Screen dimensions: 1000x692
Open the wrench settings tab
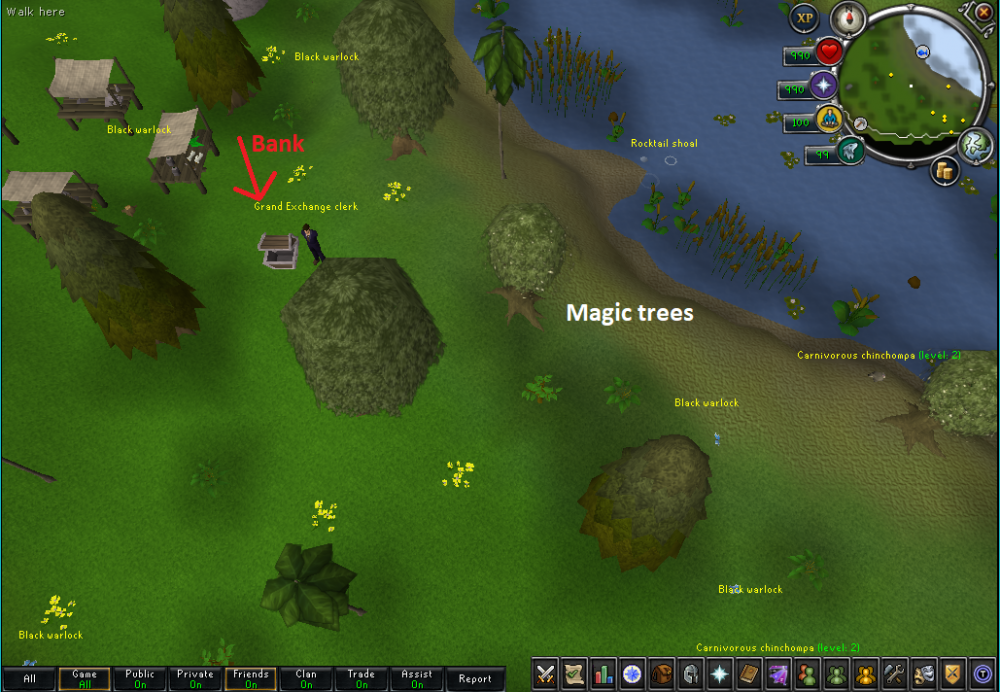point(894,674)
